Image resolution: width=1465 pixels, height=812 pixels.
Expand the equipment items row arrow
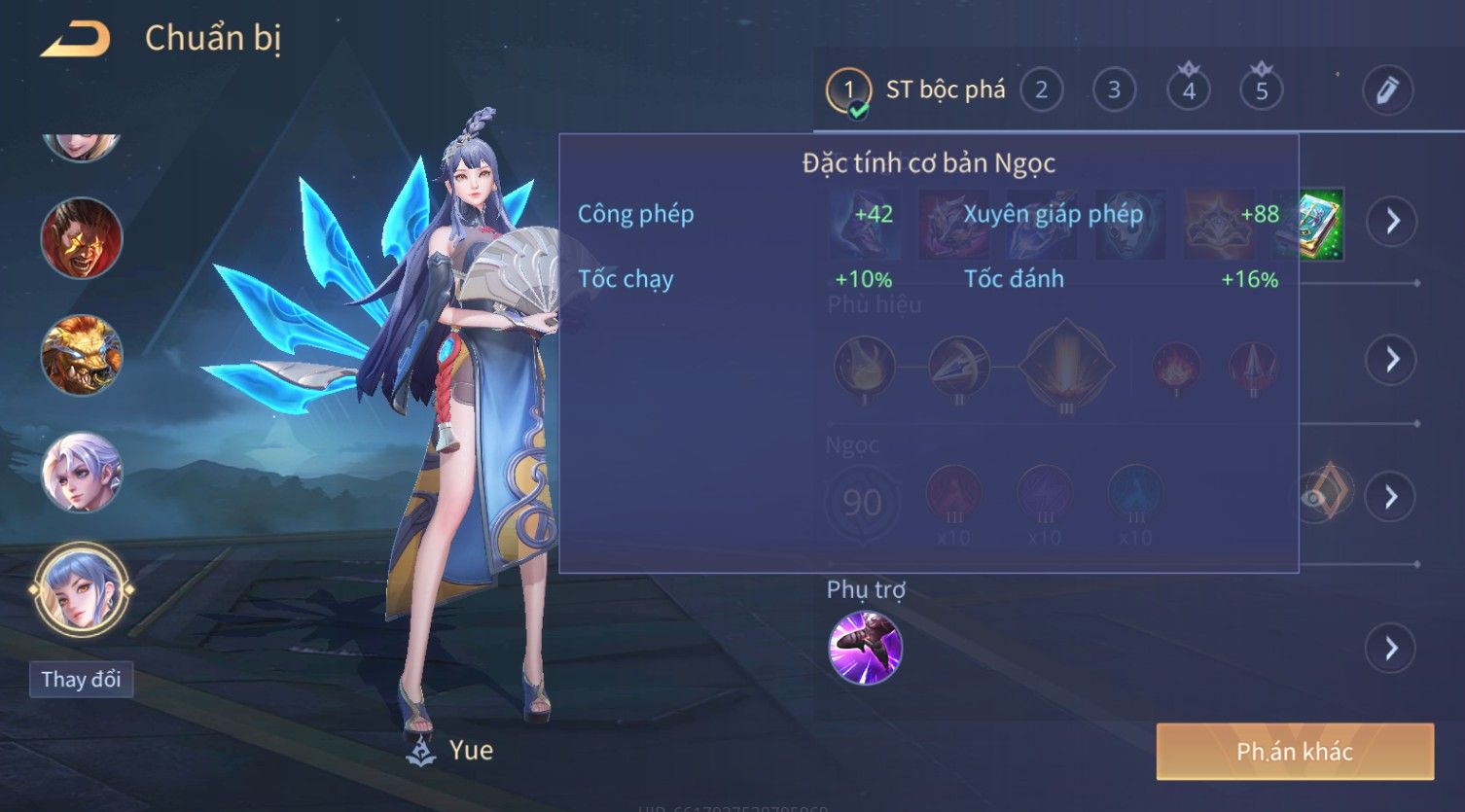click(x=1392, y=222)
